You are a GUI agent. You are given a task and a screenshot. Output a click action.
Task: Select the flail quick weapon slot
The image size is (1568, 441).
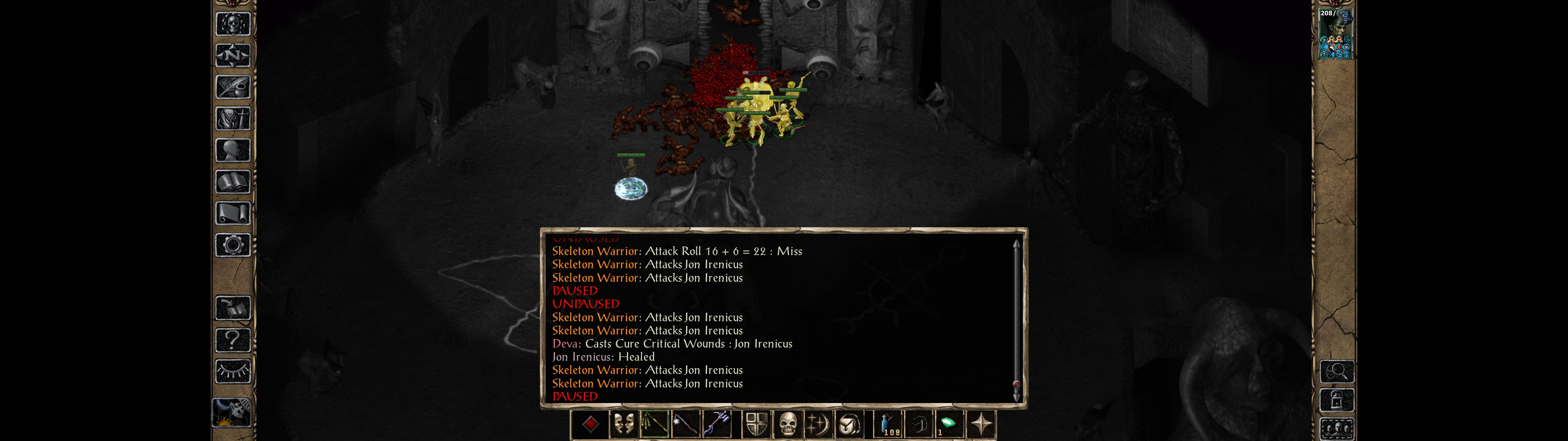[x=654, y=424]
